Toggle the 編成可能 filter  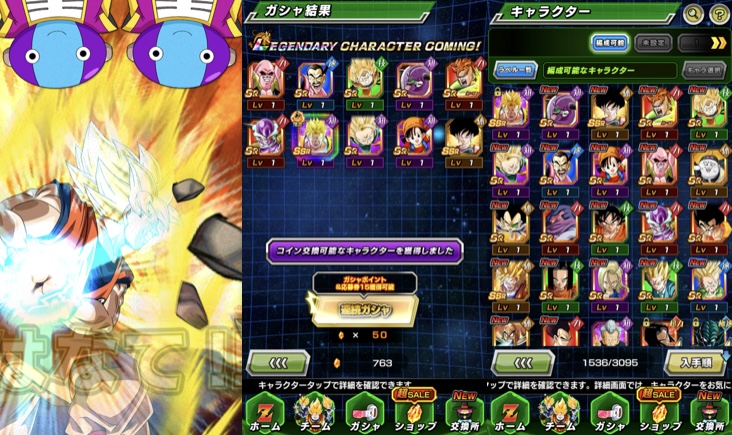click(609, 43)
